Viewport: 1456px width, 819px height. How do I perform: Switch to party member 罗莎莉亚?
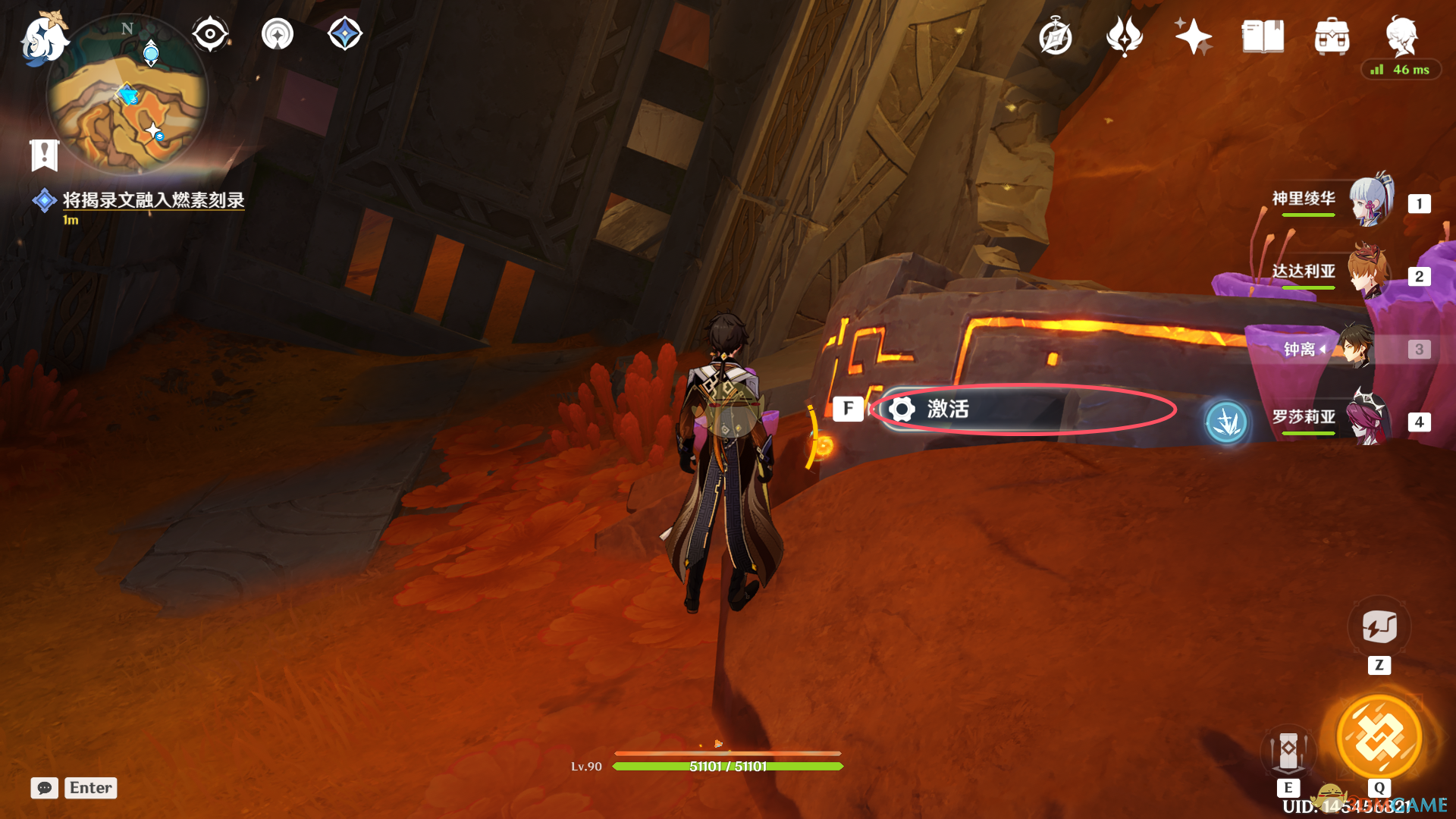pyautogui.click(x=1335, y=419)
